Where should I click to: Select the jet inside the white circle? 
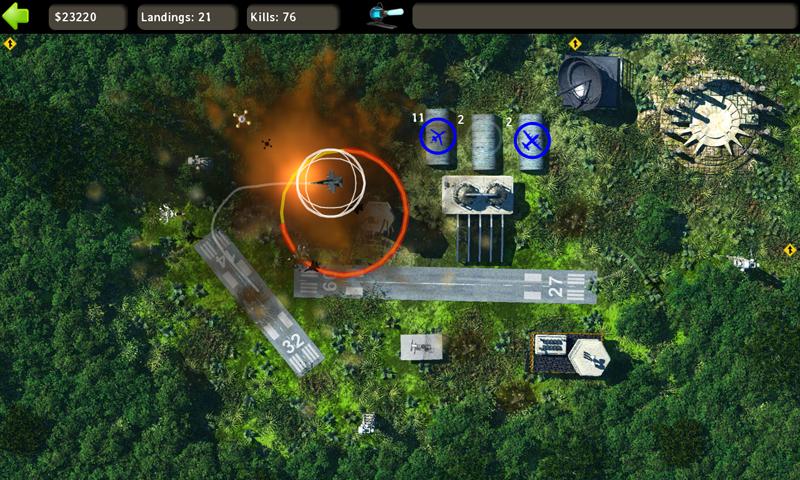329,181
